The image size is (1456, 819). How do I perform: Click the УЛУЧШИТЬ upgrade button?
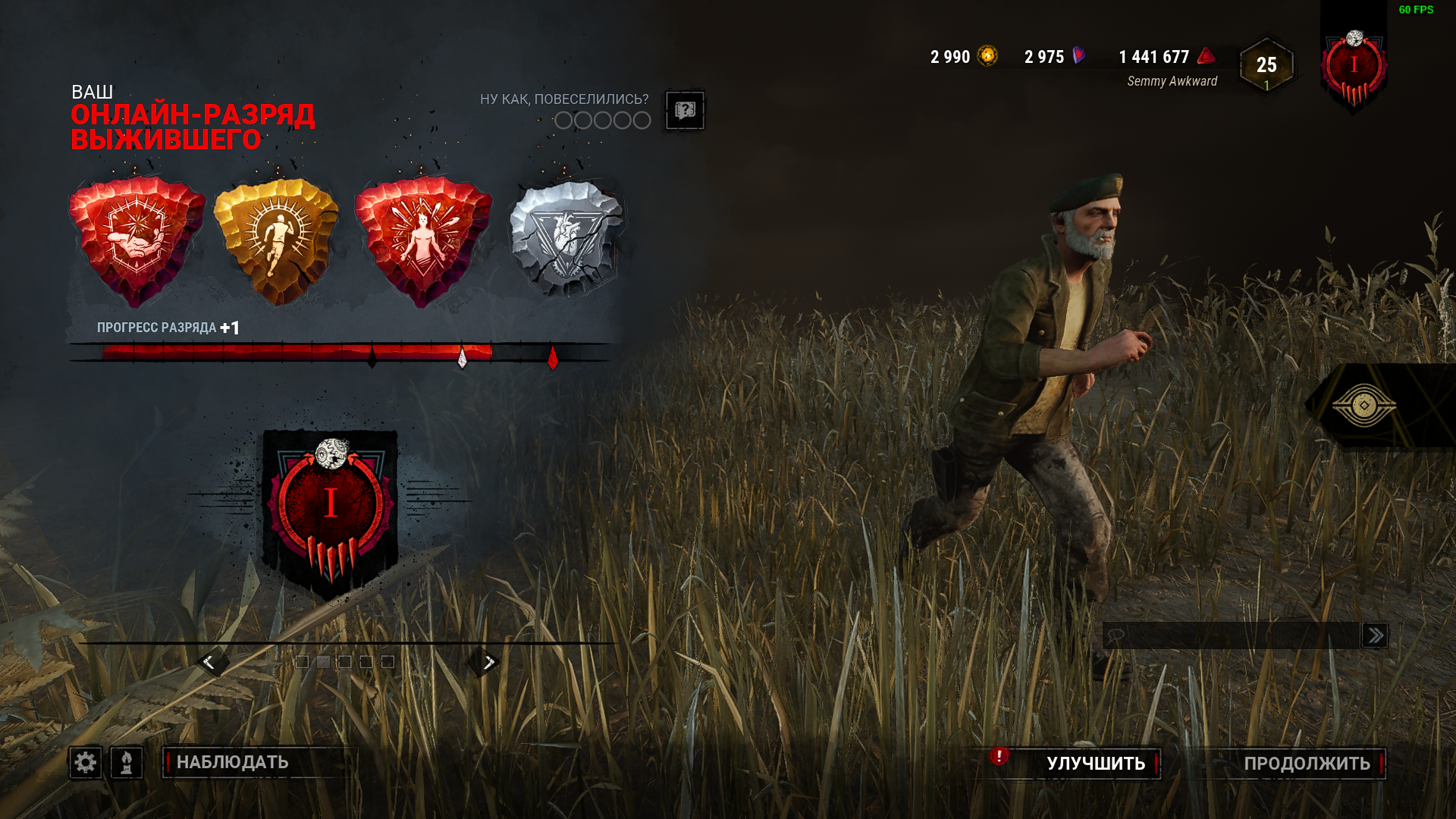pyautogui.click(x=1095, y=763)
